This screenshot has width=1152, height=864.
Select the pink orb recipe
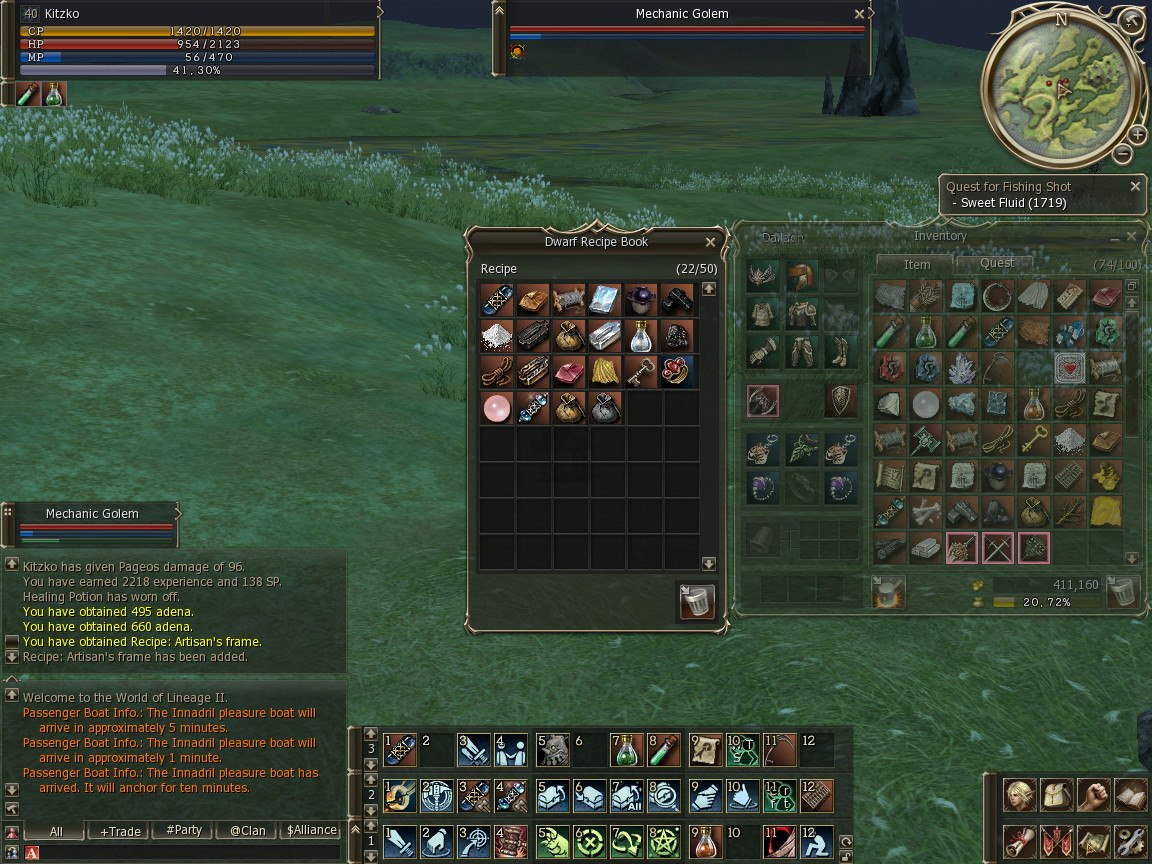pos(497,408)
